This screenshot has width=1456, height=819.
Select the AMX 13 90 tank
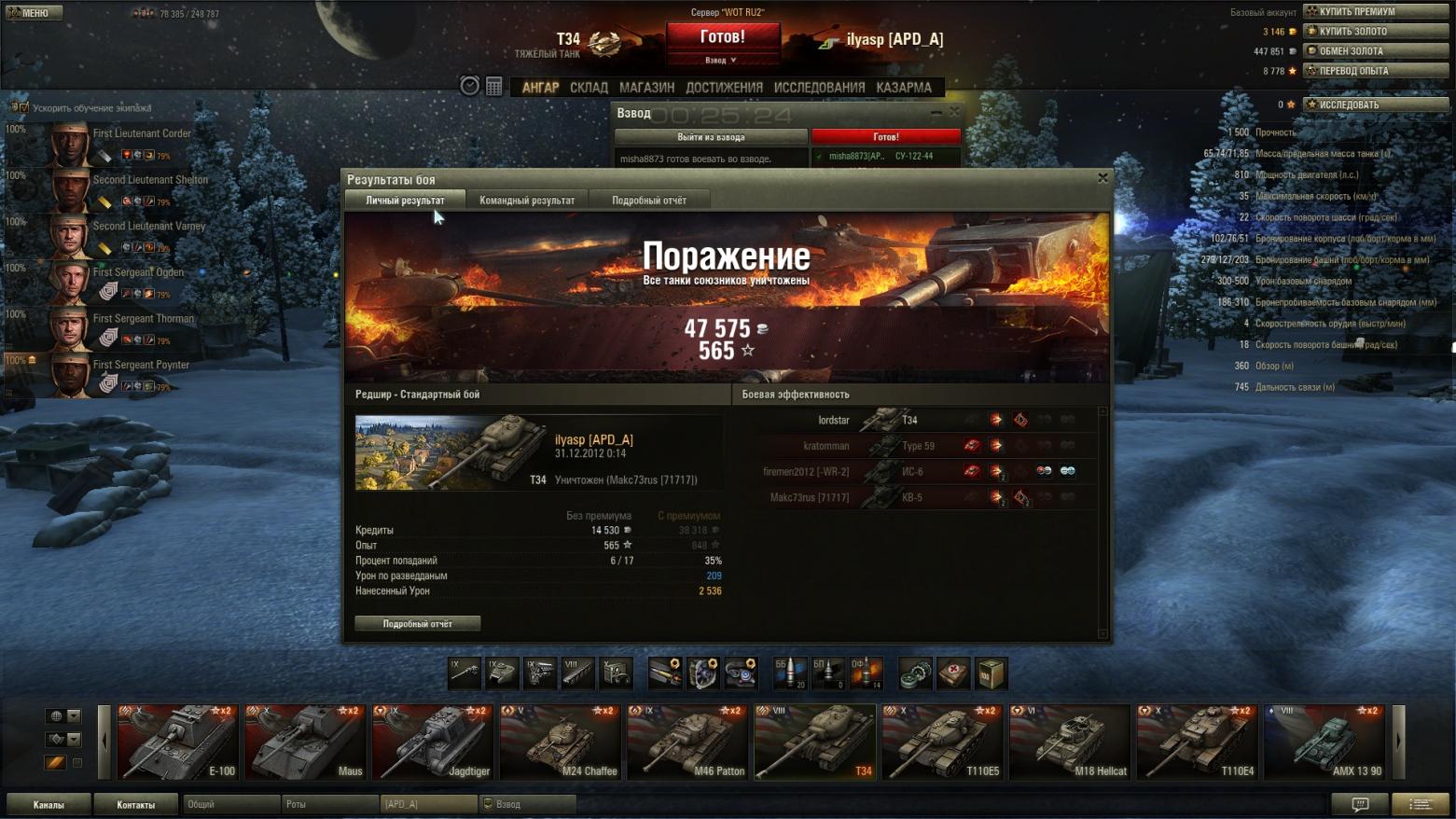point(1324,743)
